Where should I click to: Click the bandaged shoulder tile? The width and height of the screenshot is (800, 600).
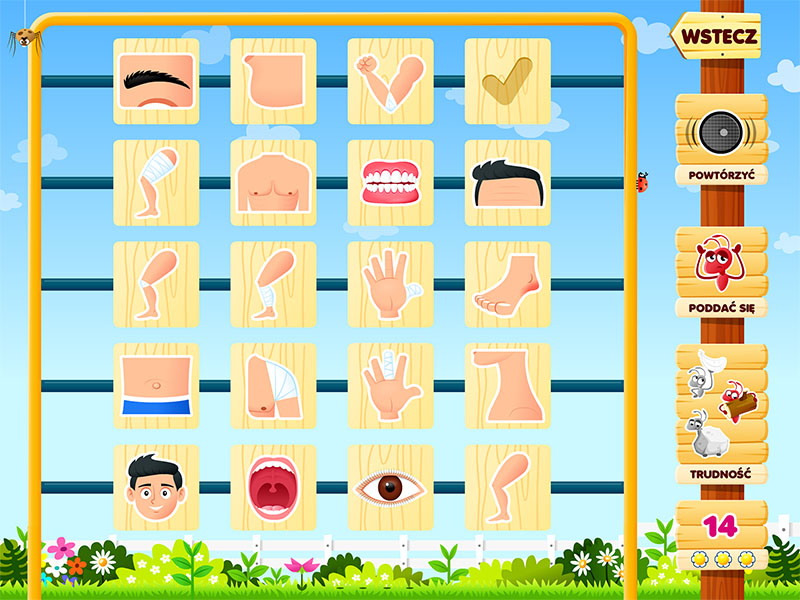(273, 385)
